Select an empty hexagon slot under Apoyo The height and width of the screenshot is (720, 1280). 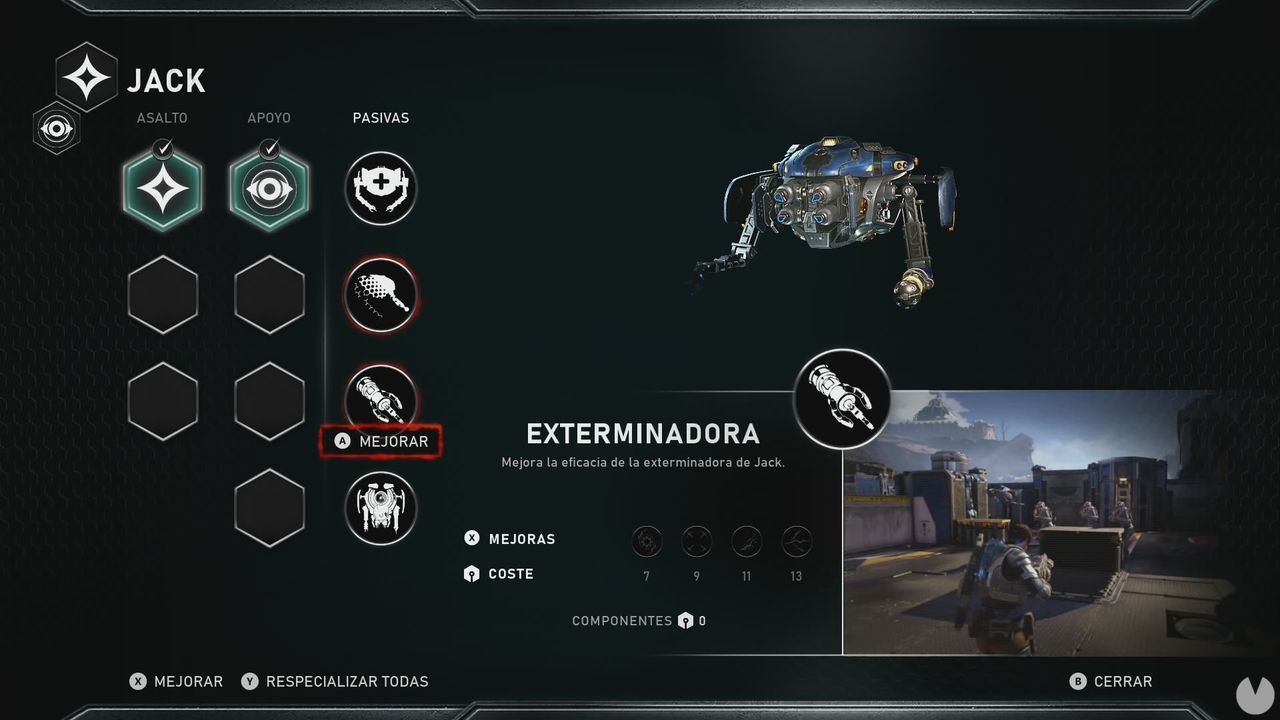click(269, 294)
